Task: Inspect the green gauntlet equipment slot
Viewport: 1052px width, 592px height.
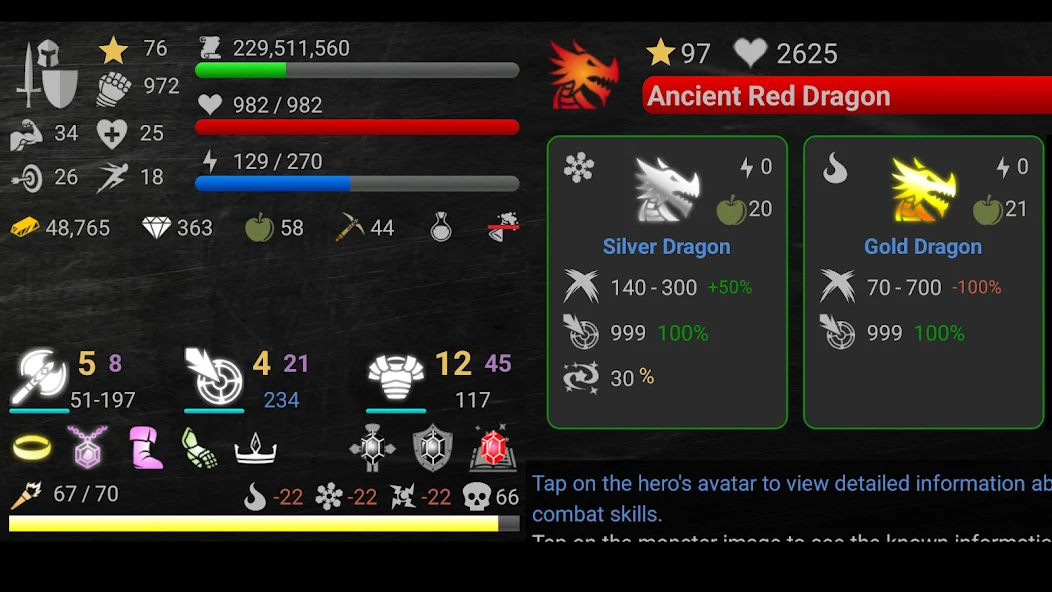Action: pyautogui.click(x=199, y=447)
